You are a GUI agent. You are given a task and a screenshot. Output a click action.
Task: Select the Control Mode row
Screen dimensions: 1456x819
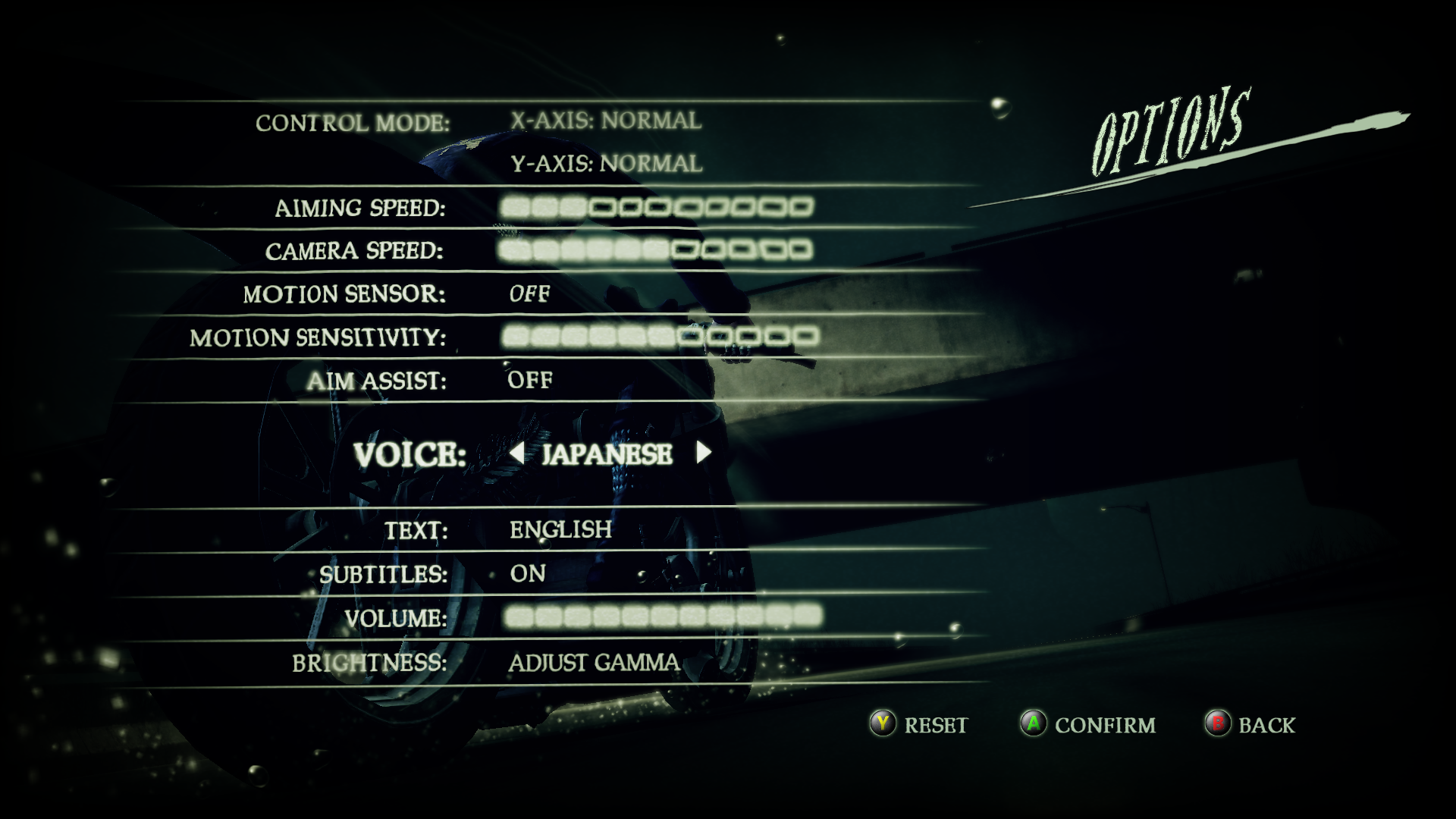click(x=355, y=120)
